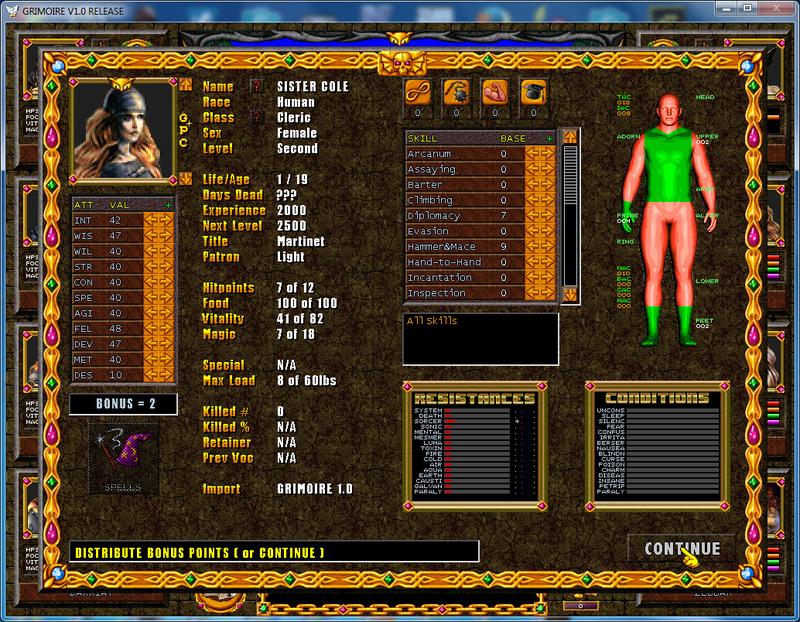
Task: Lower the Arcanum skill with left arrow
Action: pyautogui.click(x=532, y=153)
